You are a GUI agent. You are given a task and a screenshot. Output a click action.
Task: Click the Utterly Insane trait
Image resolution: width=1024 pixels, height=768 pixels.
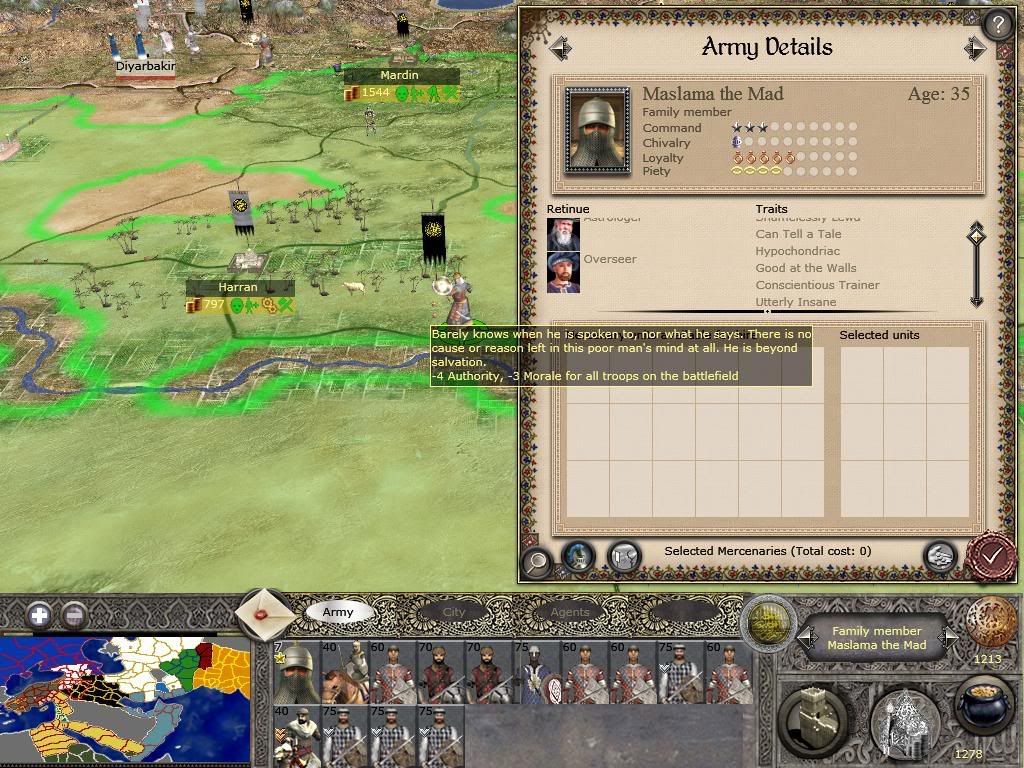point(803,302)
